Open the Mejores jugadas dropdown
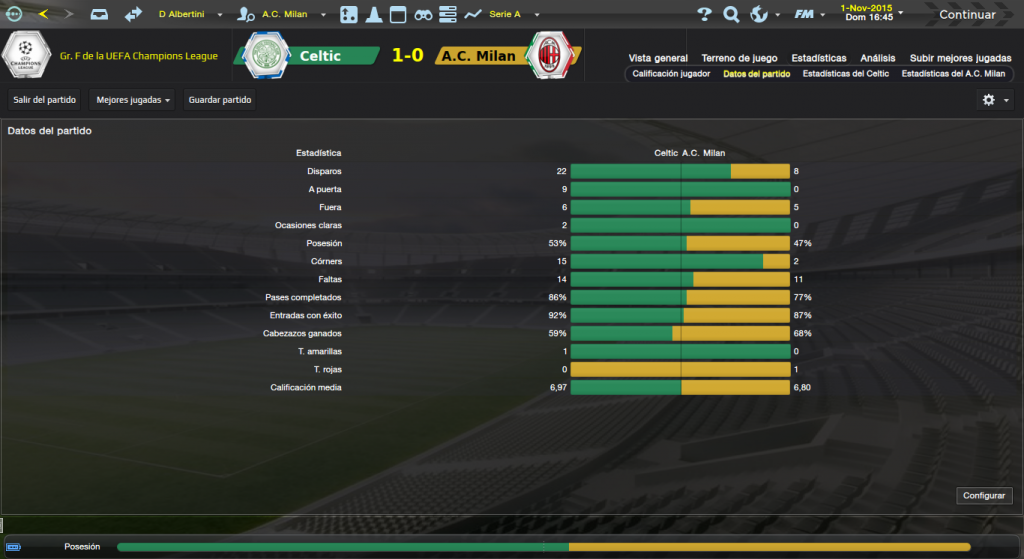The height and width of the screenshot is (559, 1024). tap(132, 100)
